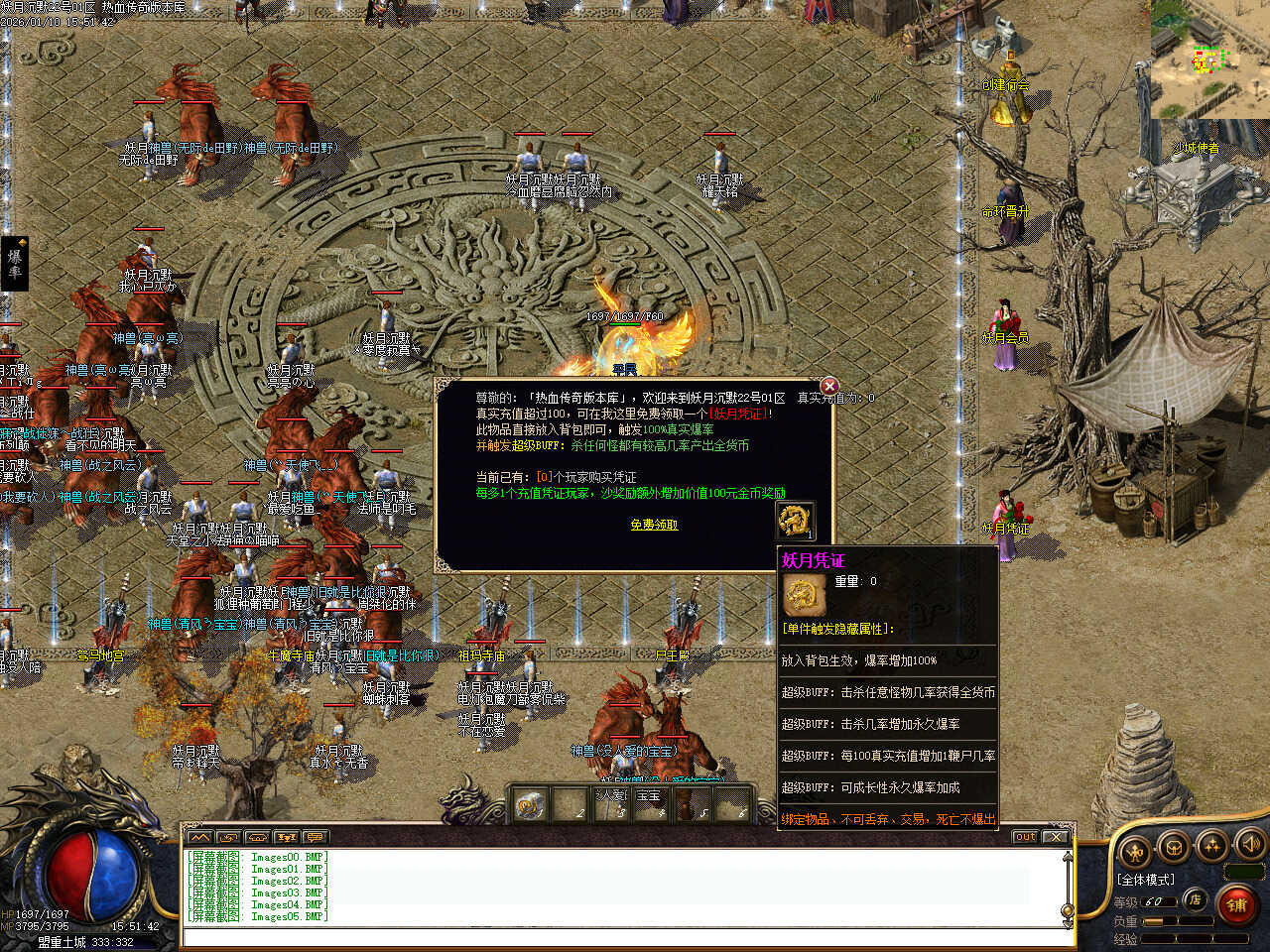Toggle the 全体模式 attack mode label
Image resolution: width=1270 pixels, height=952 pixels.
click(1145, 880)
